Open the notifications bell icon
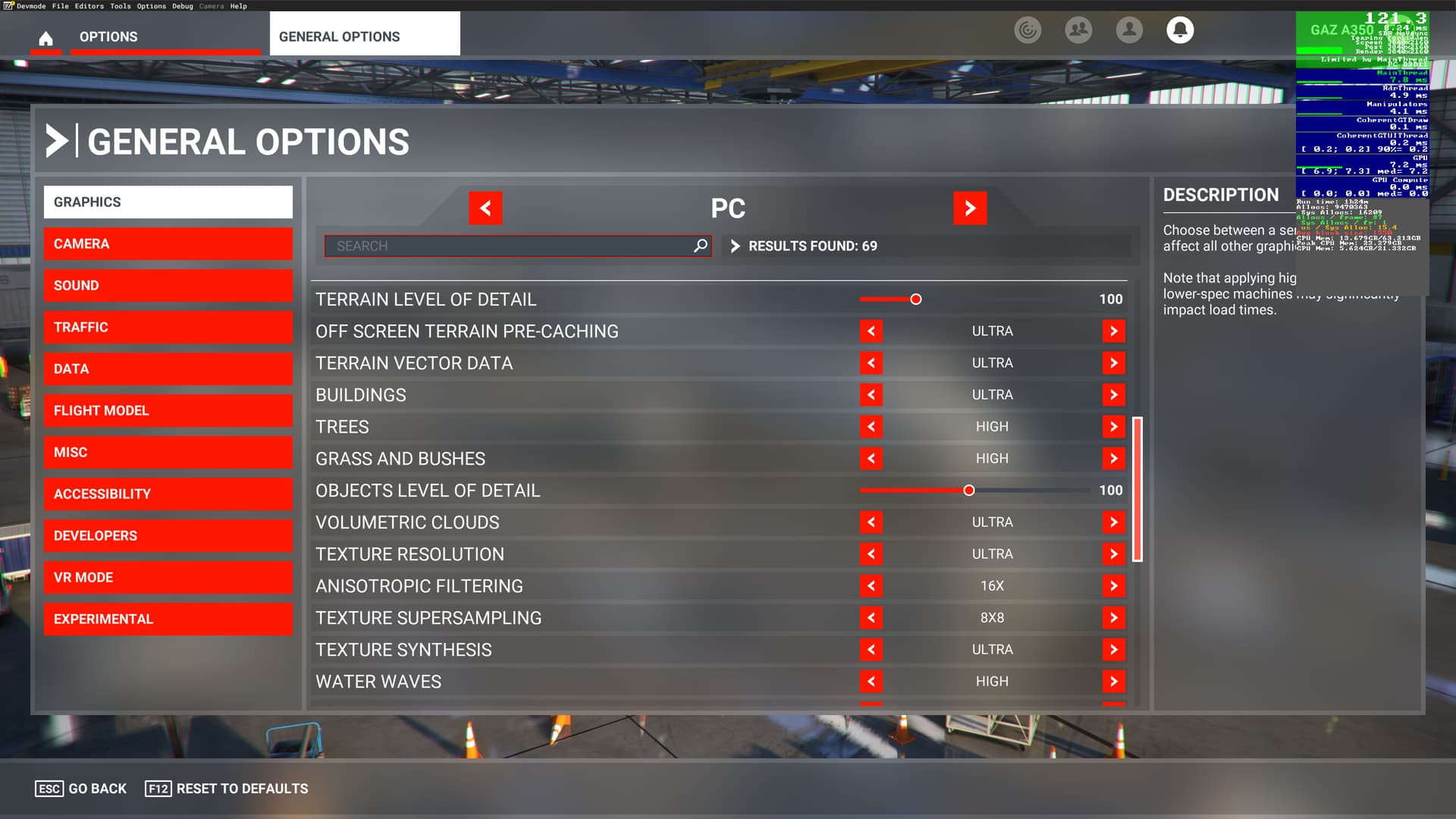Screen dimensions: 1456x819 click(x=1181, y=30)
